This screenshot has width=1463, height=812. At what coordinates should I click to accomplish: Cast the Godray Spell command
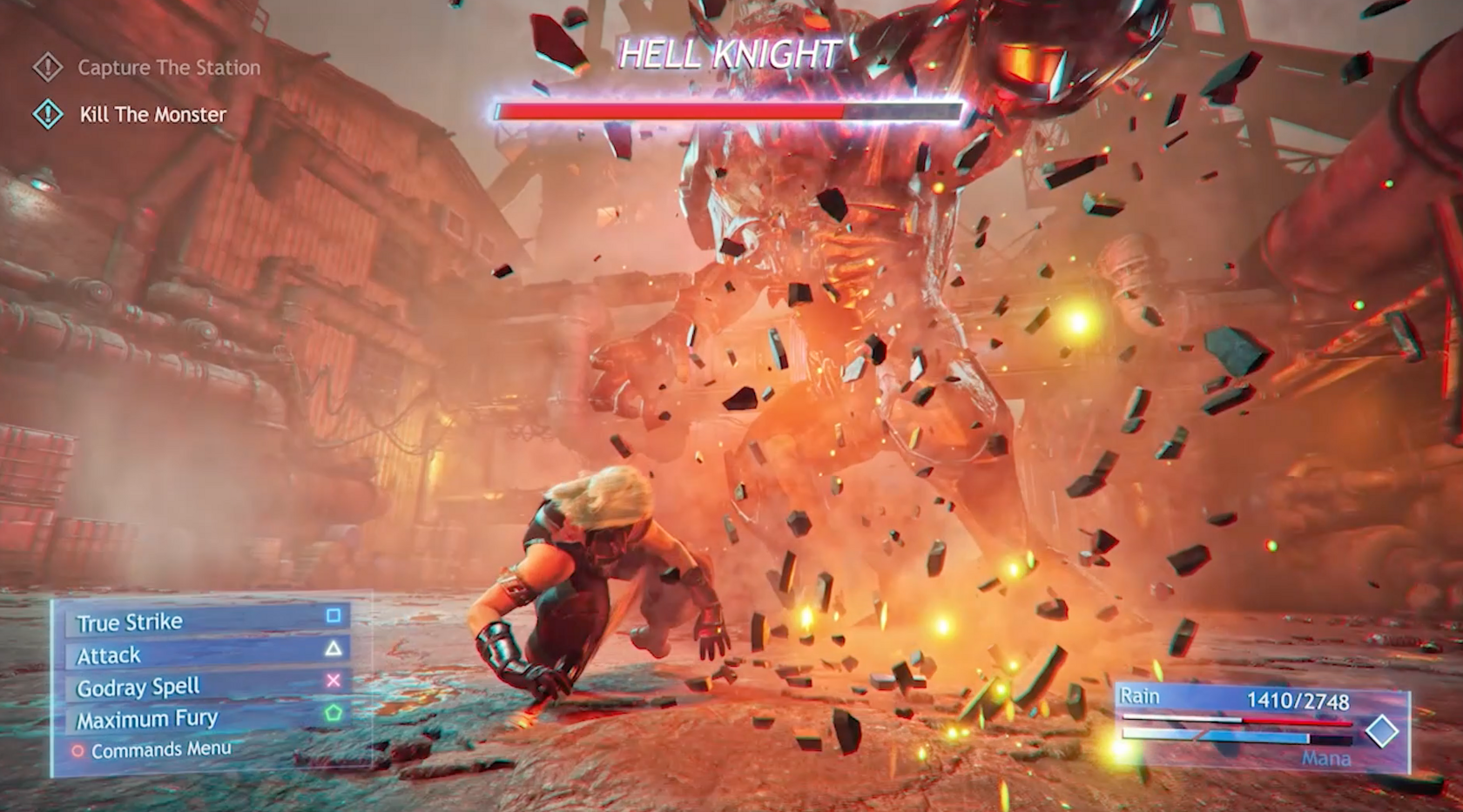(207, 687)
